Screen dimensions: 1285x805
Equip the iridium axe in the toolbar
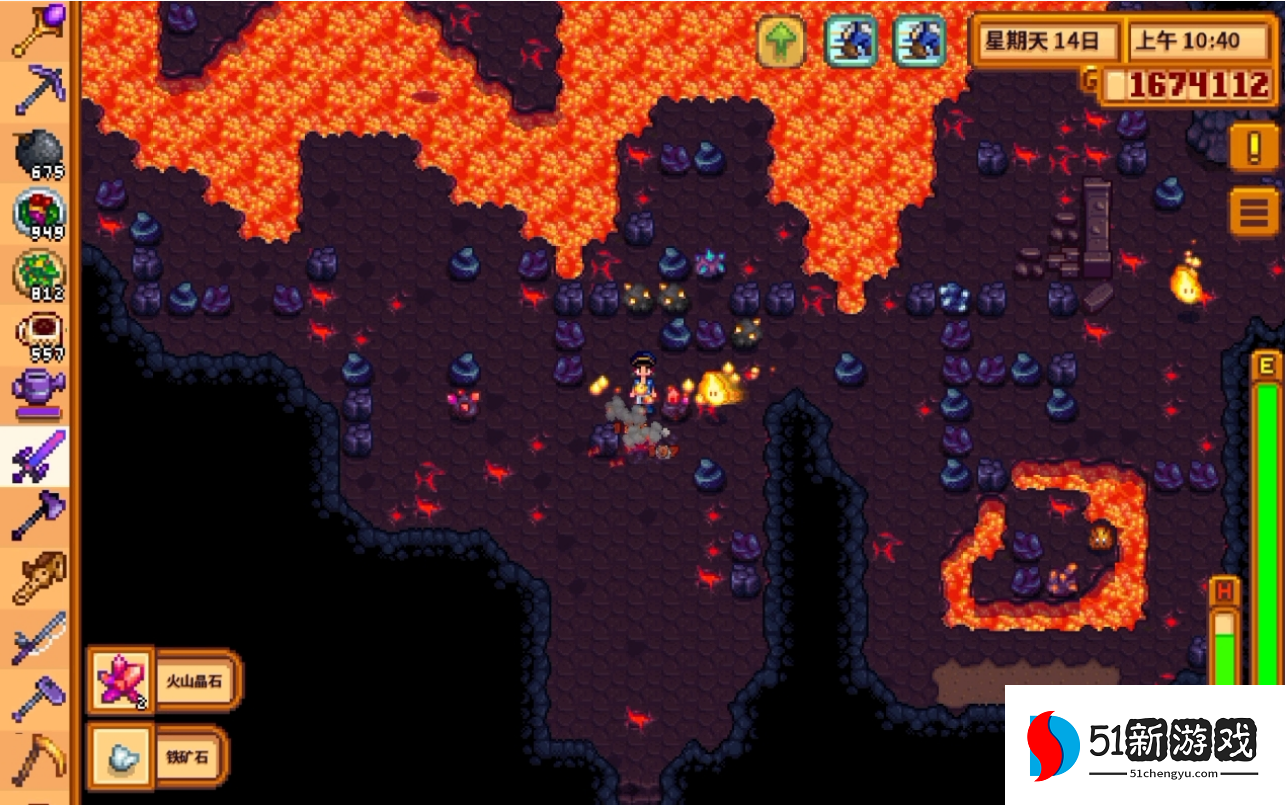38,517
